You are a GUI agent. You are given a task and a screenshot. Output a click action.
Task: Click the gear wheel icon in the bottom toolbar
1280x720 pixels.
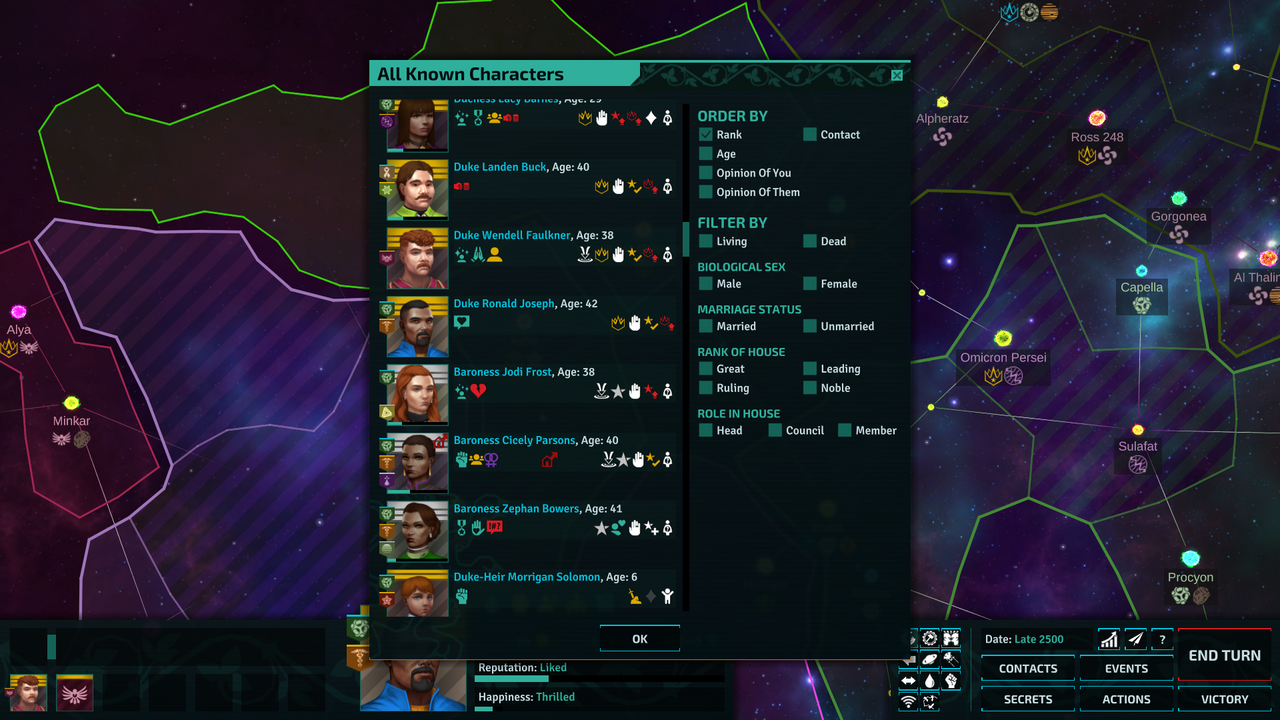tap(930, 637)
